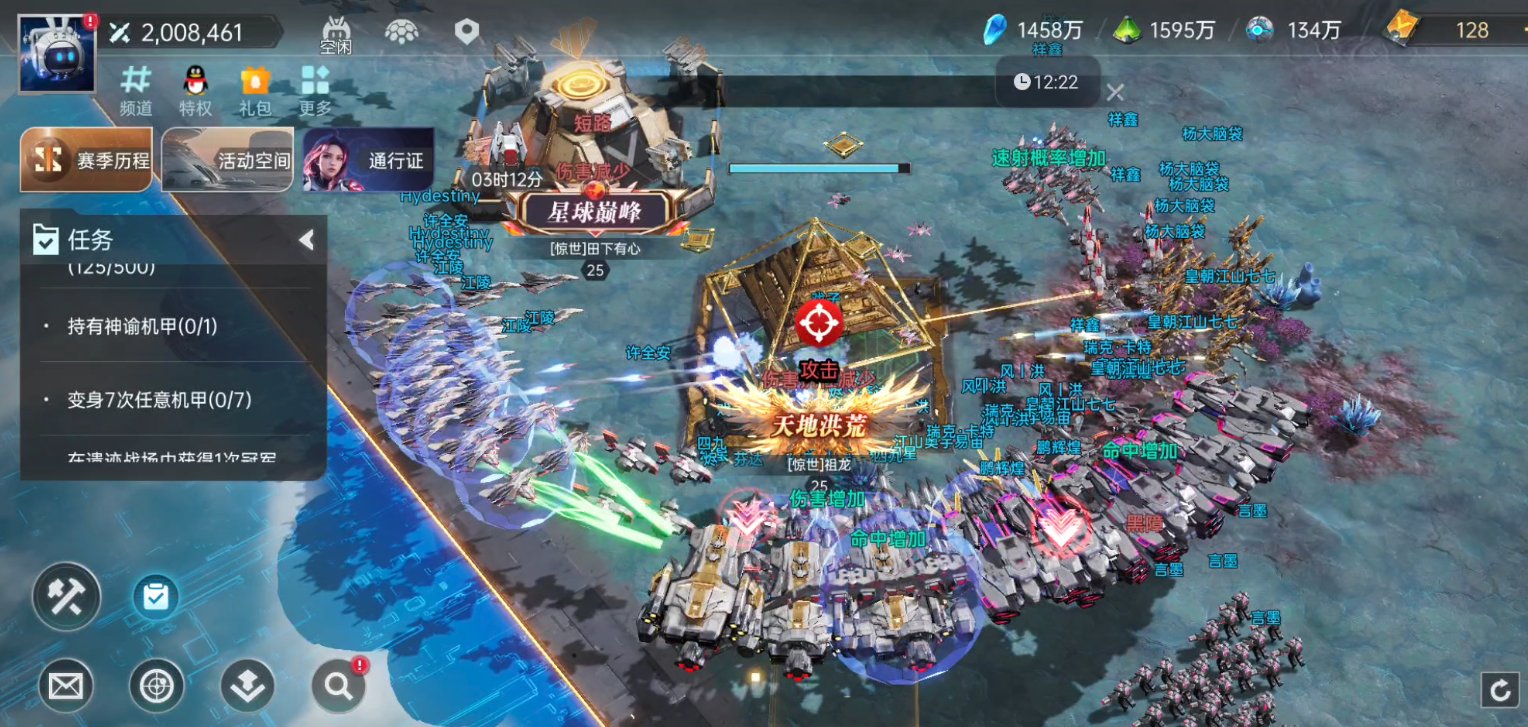This screenshot has width=1528, height=727.
Task: Close the 12:22 timer bar
Action: [x=1115, y=93]
